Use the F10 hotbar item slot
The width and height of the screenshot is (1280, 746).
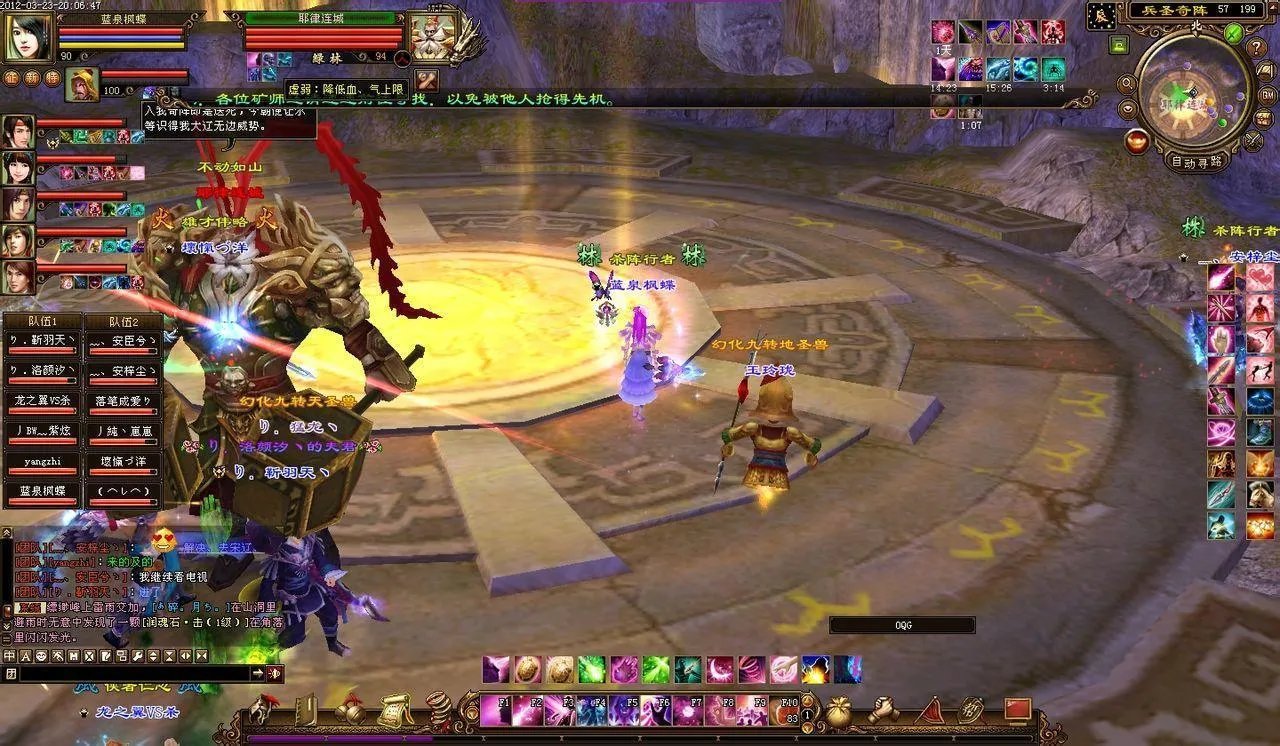click(x=786, y=711)
